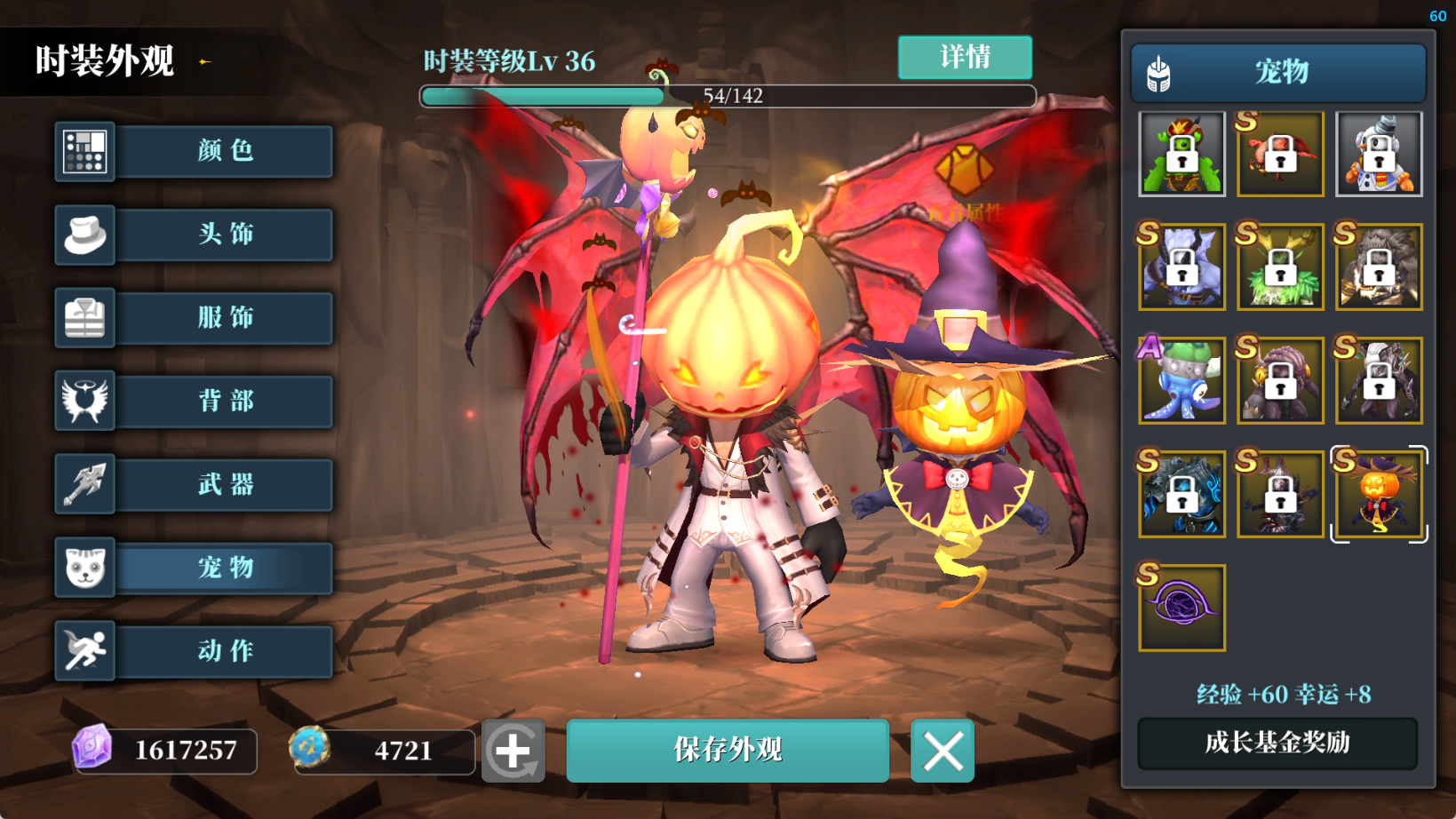Screen dimensions: 1456x819
Task: Click the helmet icon on the 宠物 panel header
Action: [1157, 72]
